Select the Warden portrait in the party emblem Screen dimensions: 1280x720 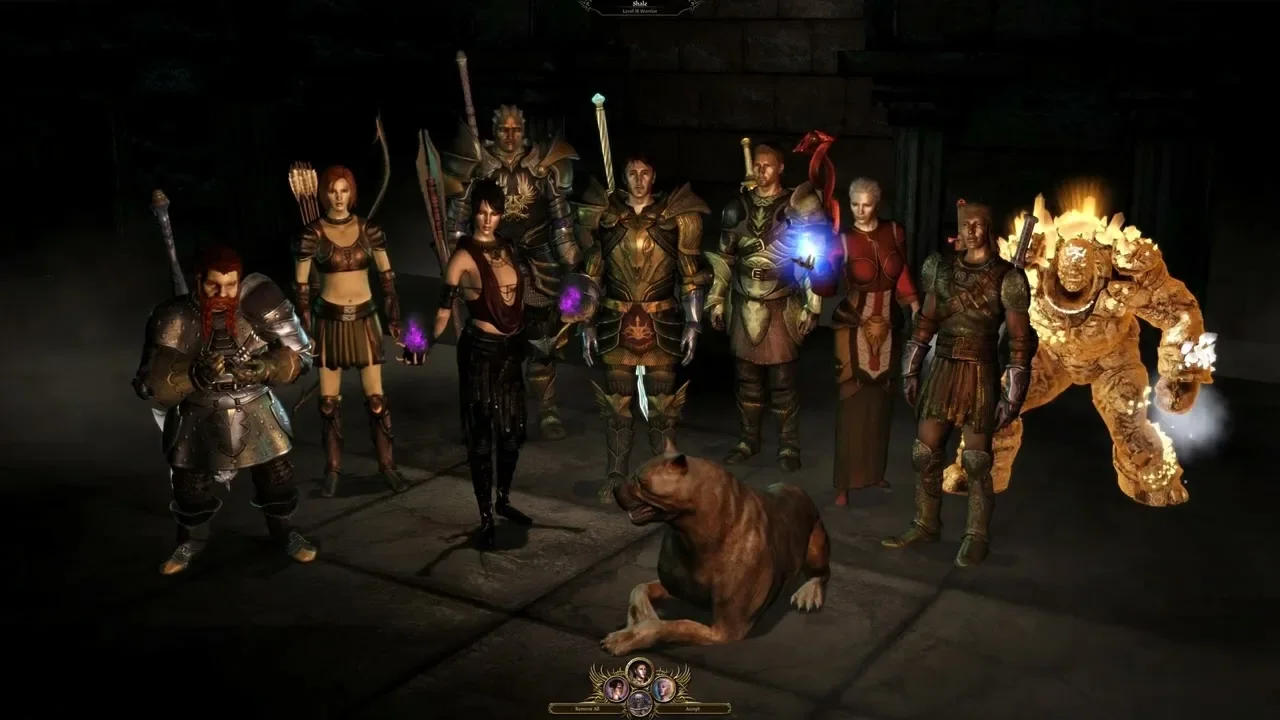click(639, 670)
